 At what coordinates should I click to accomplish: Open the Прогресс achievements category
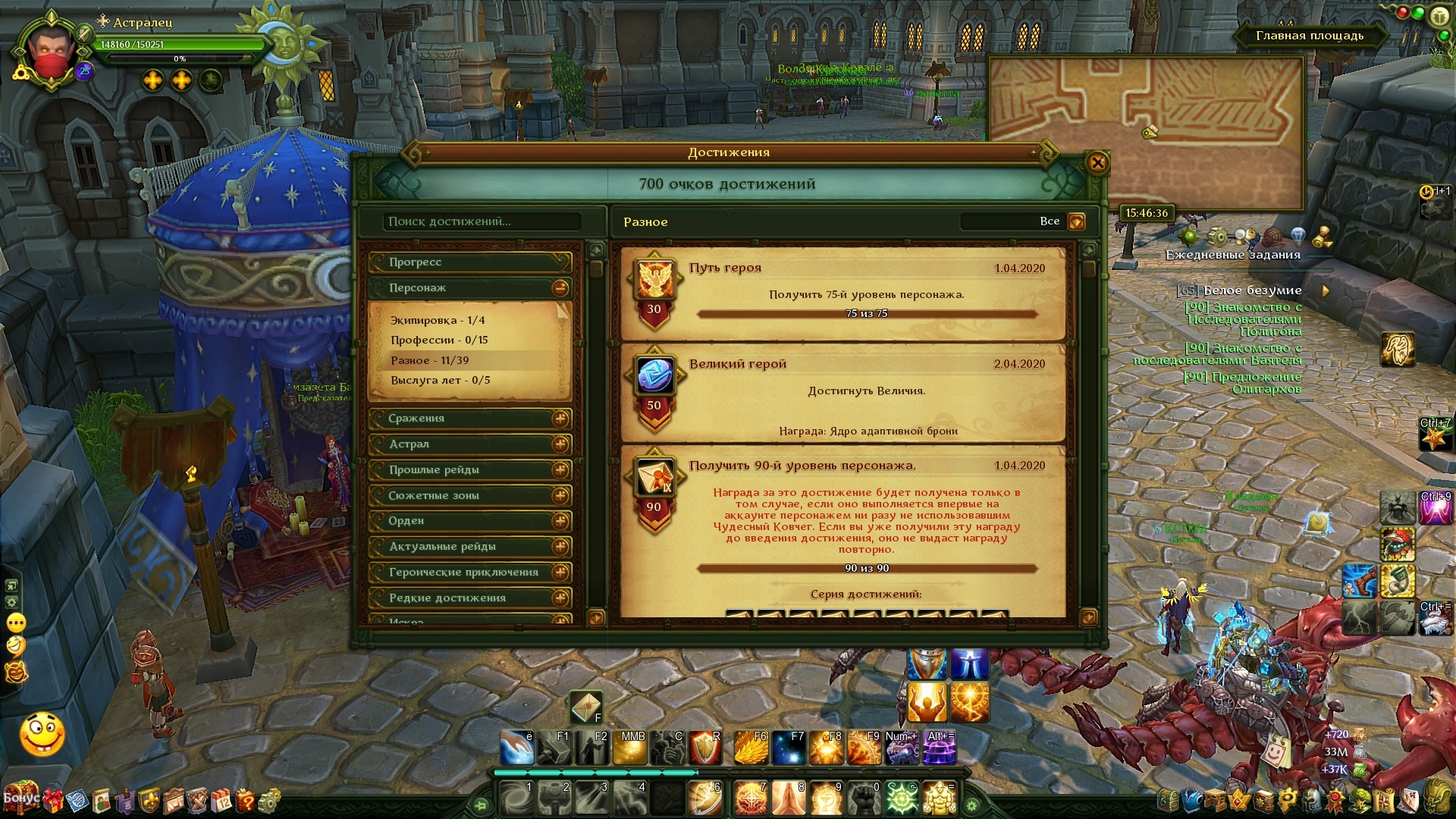point(469,262)
